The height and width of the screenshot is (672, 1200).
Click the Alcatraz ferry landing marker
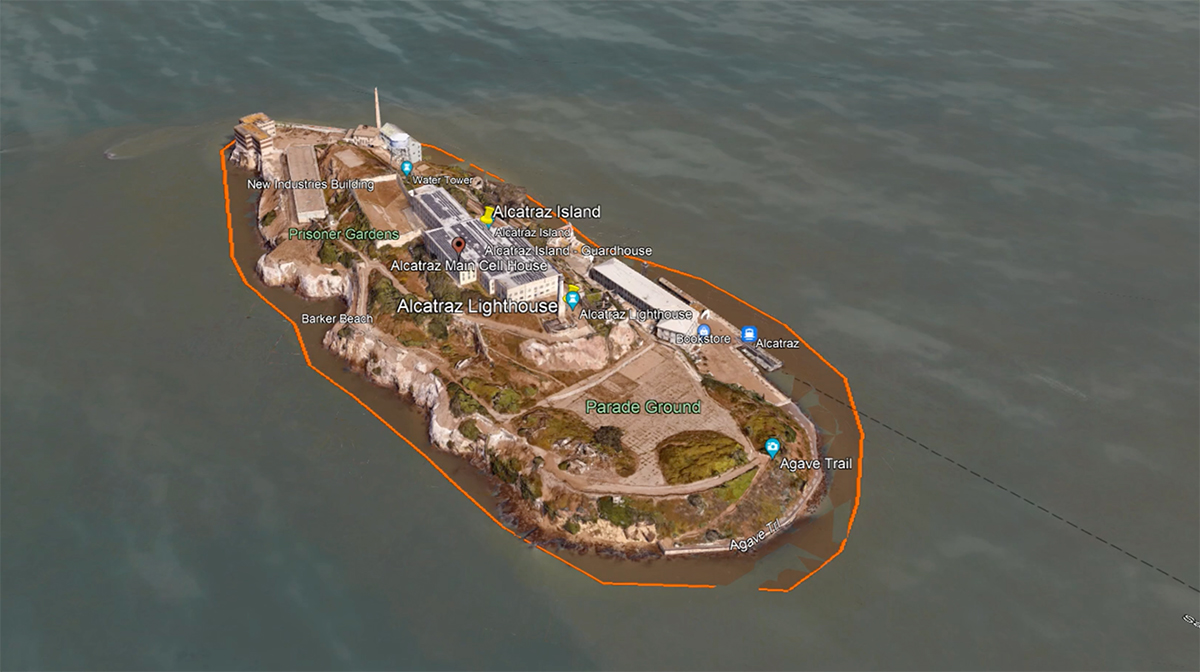[x=749, y=335]
